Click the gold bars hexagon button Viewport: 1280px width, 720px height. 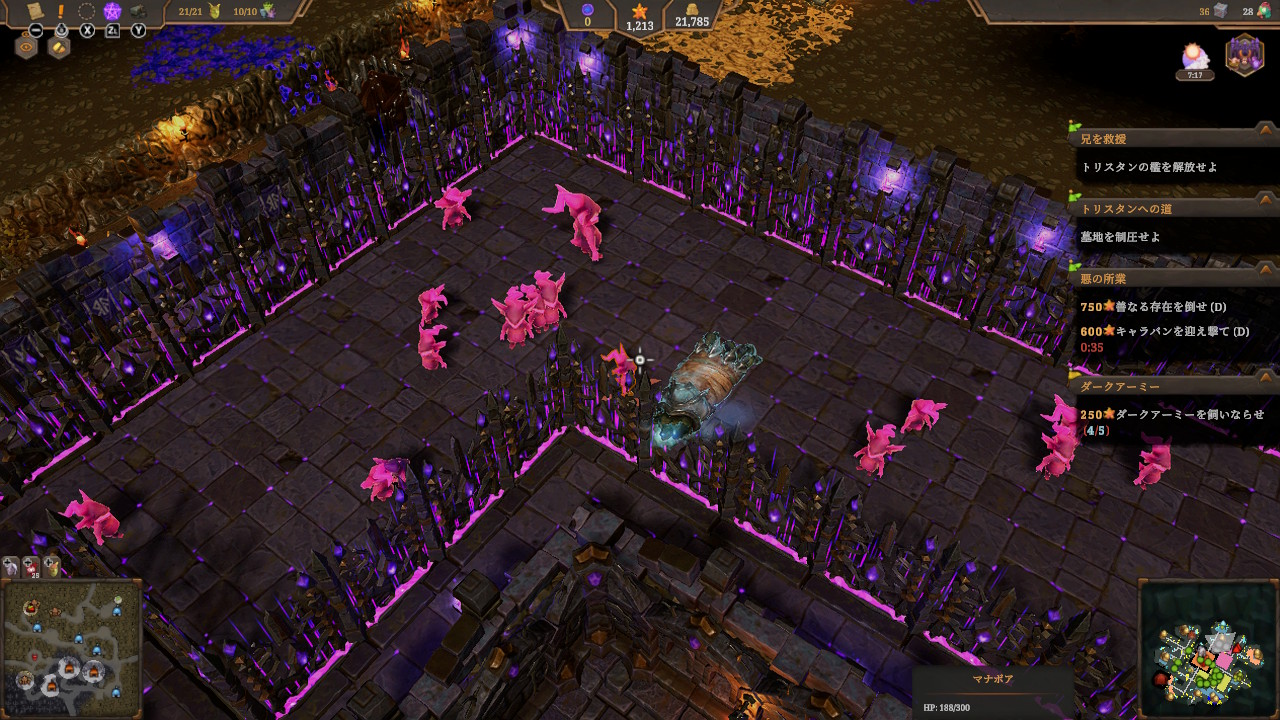tap(59, 46)
